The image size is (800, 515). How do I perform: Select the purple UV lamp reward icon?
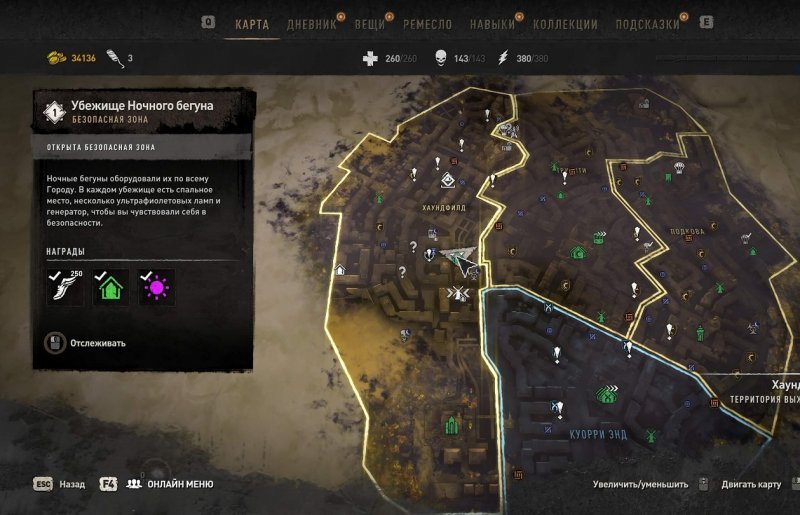pos(156,288)
